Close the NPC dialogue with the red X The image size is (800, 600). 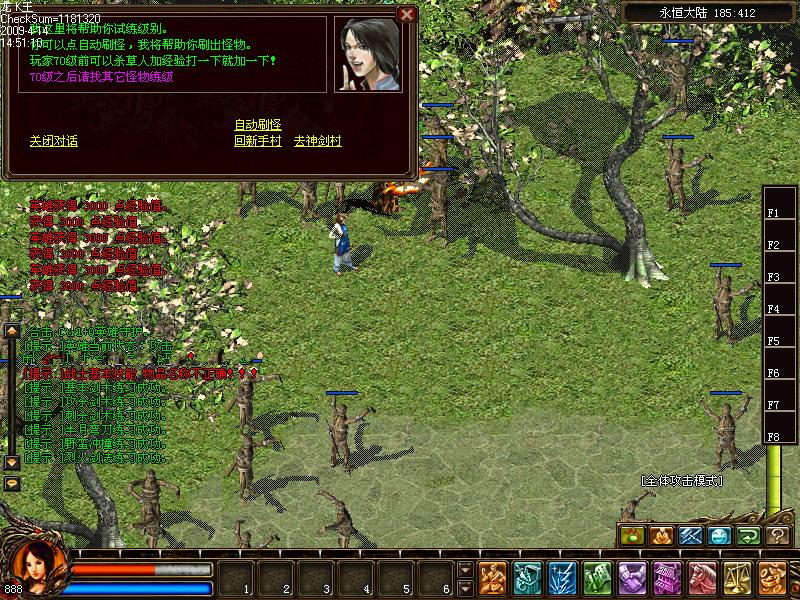click(x=406, y=14)
